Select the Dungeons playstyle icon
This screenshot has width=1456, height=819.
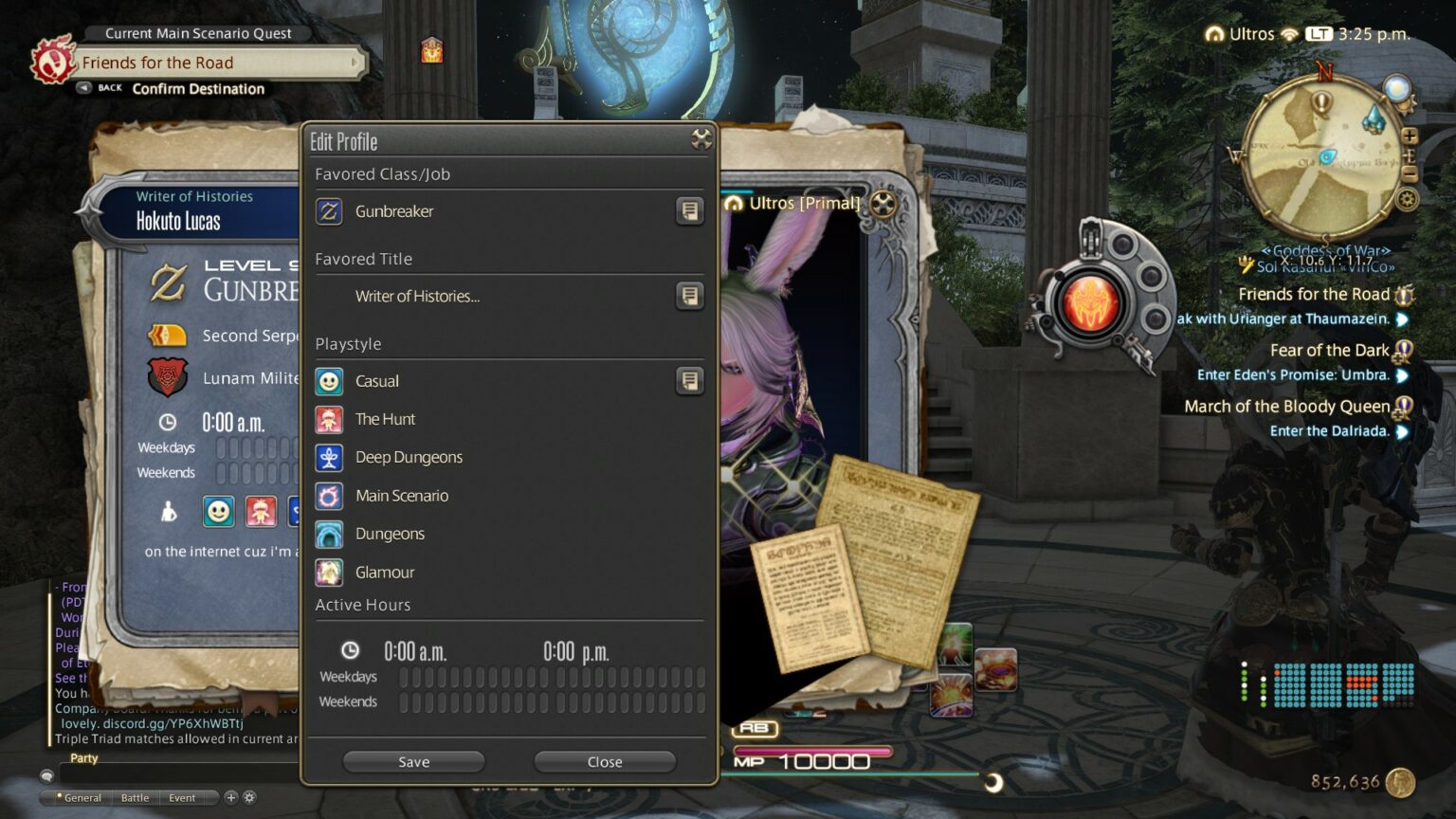(x=329, y=534)
